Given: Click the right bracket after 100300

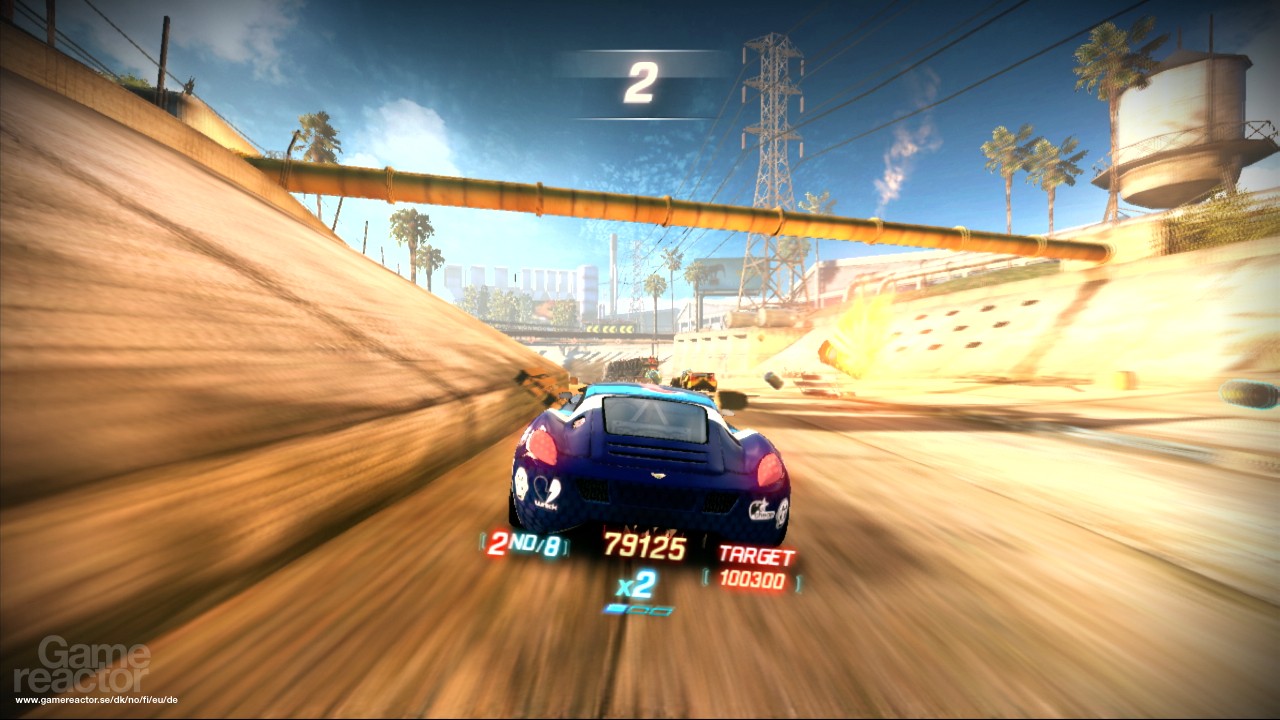Looking at the screenshot, I should [797, 583].
